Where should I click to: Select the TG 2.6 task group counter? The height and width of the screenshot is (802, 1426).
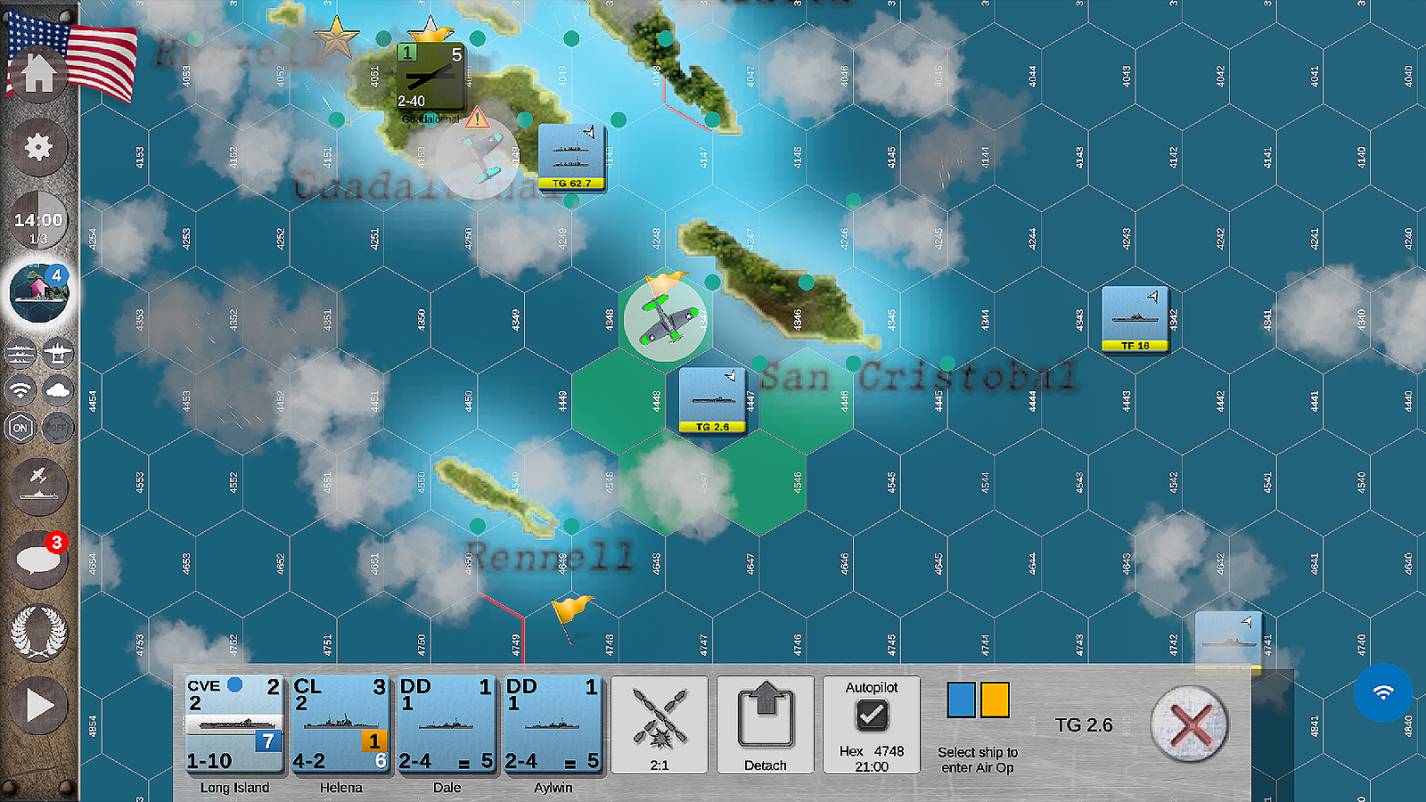pyautogui.click(x=713, y=400)
